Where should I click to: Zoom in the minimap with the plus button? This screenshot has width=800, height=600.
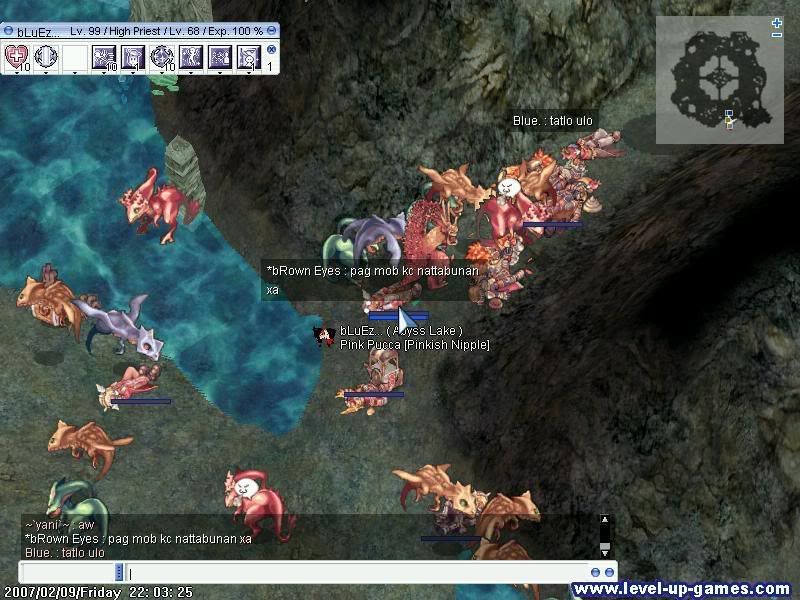tap(777, 23)
